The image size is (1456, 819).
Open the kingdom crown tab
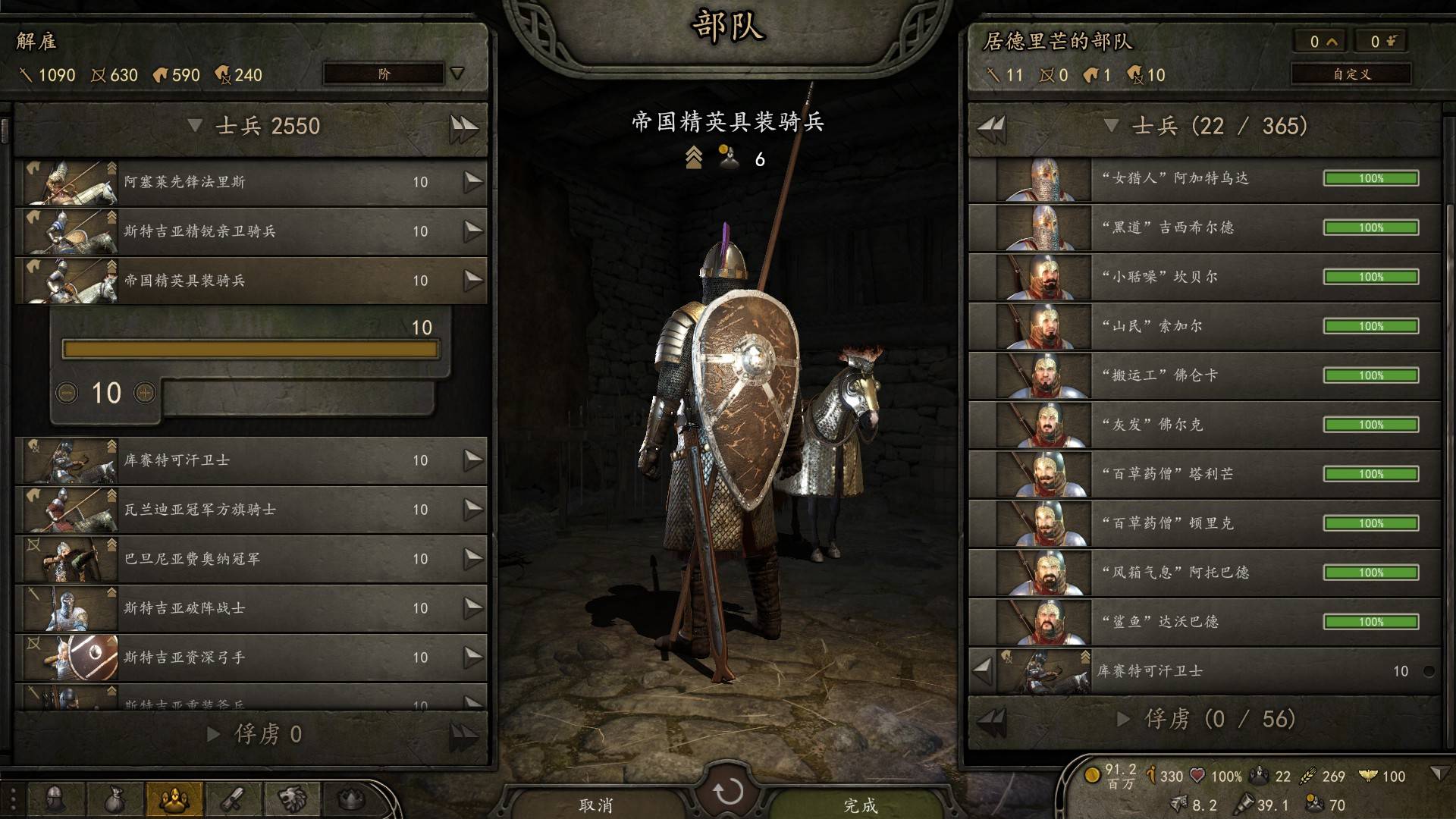coord(351,799)
